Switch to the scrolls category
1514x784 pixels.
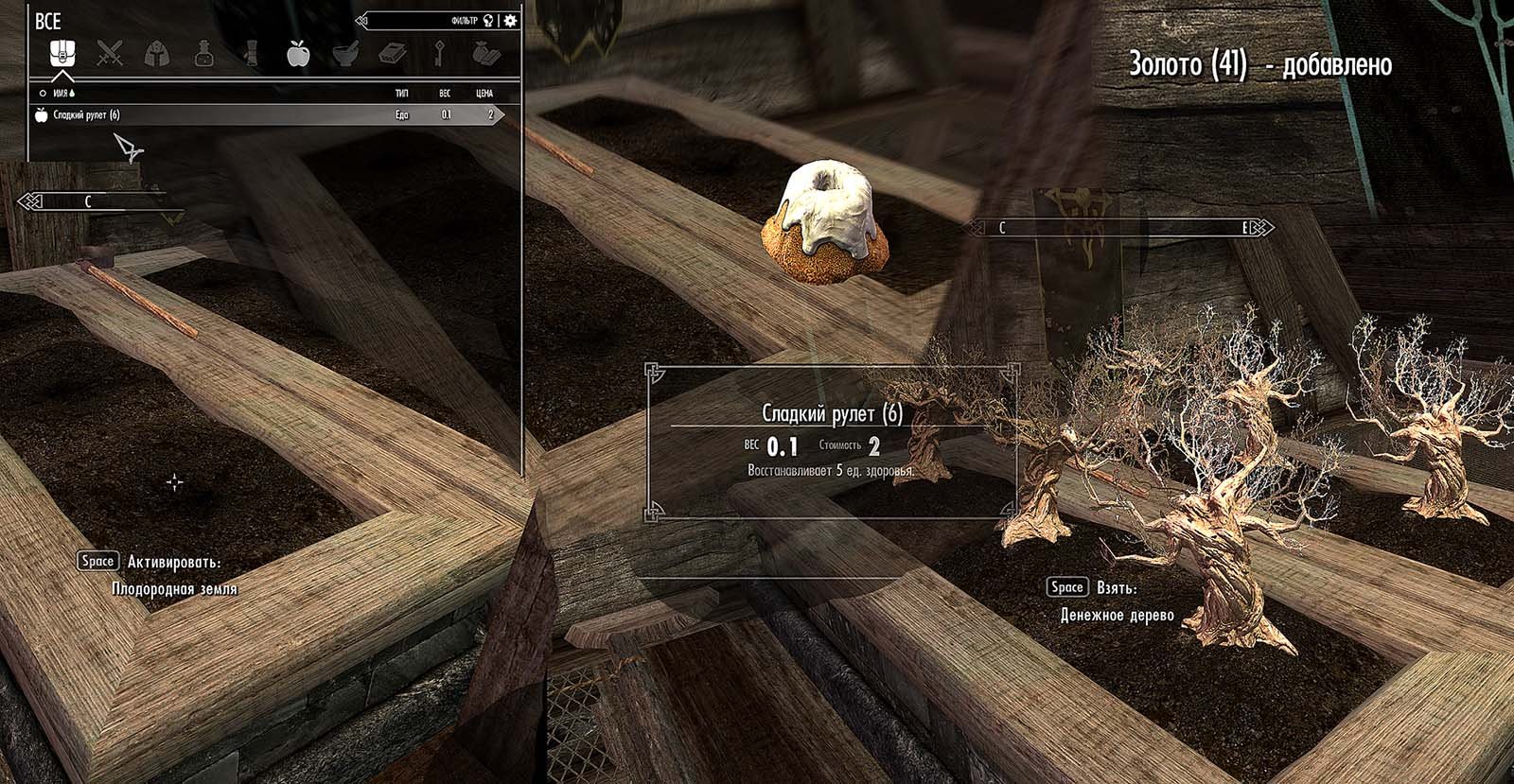[251, 54]
